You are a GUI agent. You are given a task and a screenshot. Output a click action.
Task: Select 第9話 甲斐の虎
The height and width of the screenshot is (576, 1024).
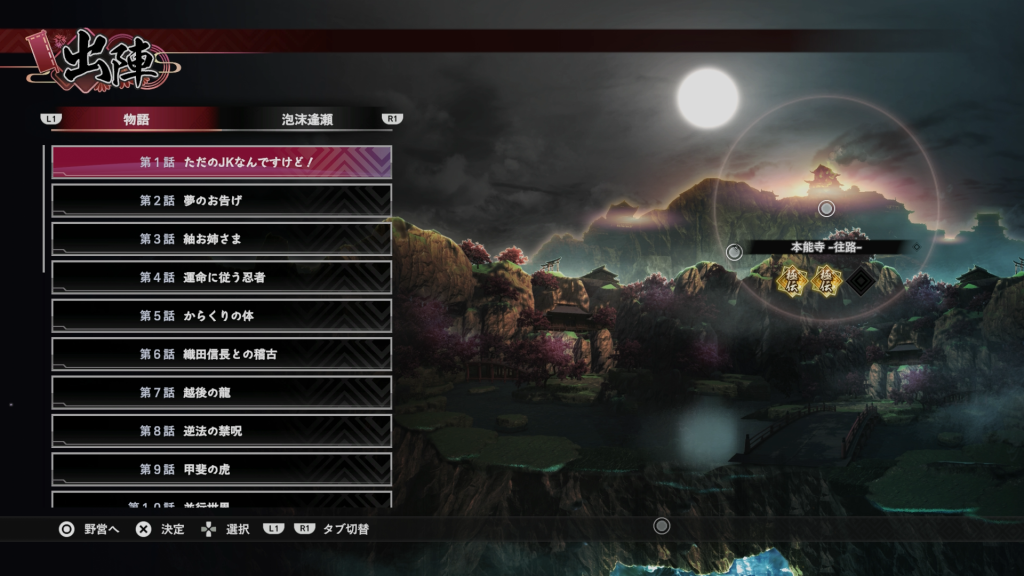(221, 469)
